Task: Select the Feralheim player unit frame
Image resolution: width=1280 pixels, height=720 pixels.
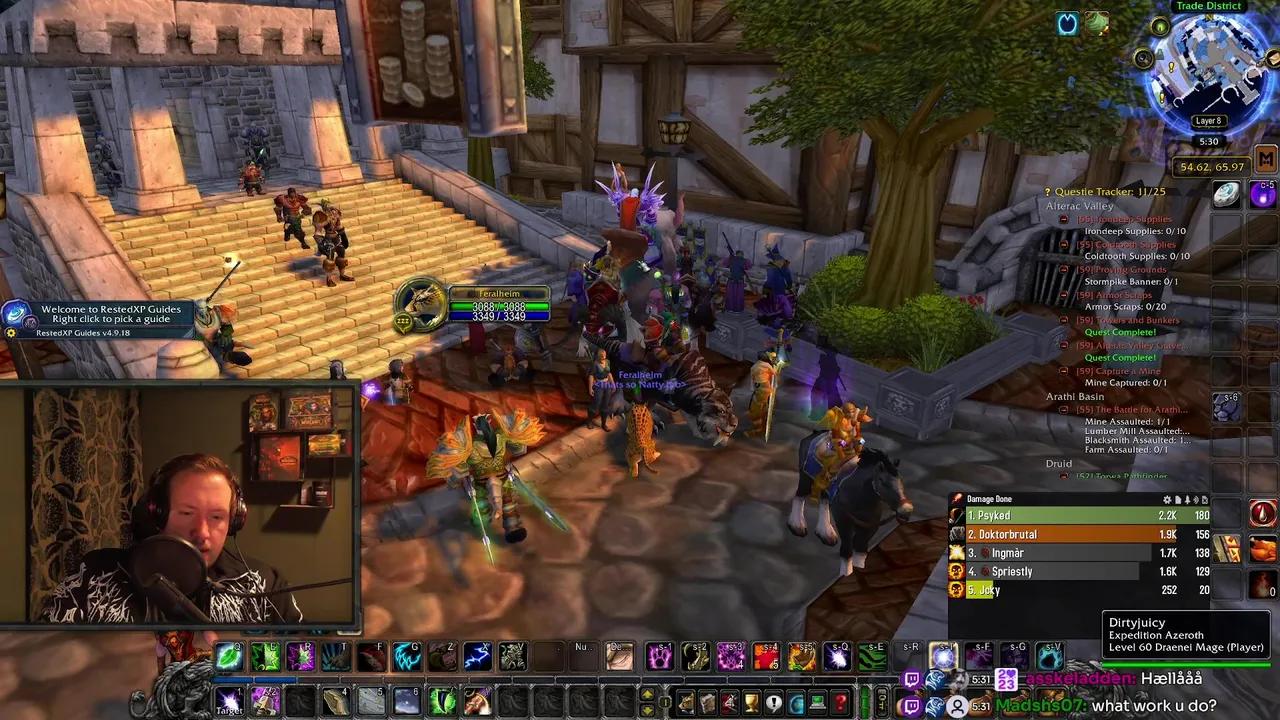Action: point(499,306)
